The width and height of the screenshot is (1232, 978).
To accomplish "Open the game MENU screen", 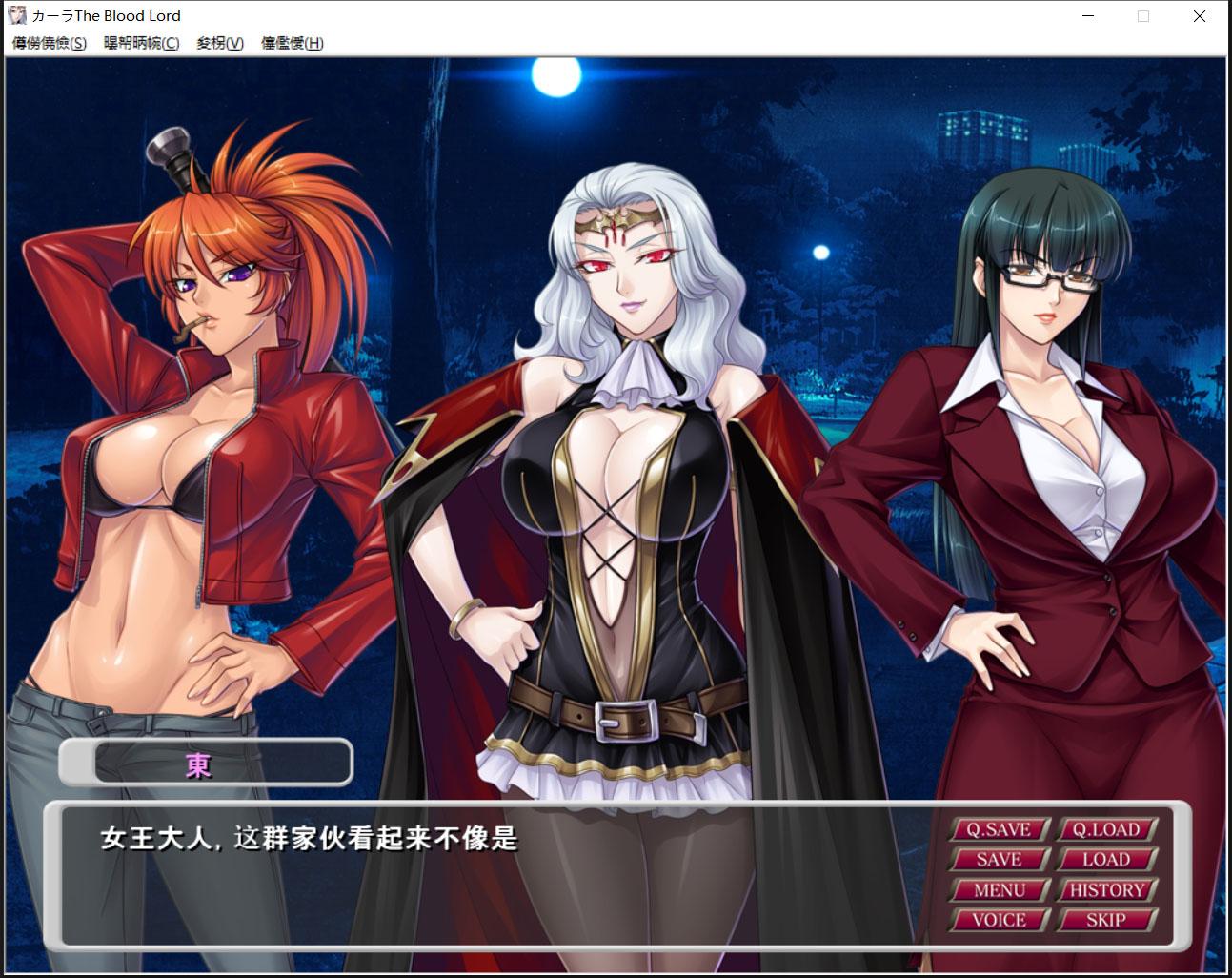I will coord(999,890).
